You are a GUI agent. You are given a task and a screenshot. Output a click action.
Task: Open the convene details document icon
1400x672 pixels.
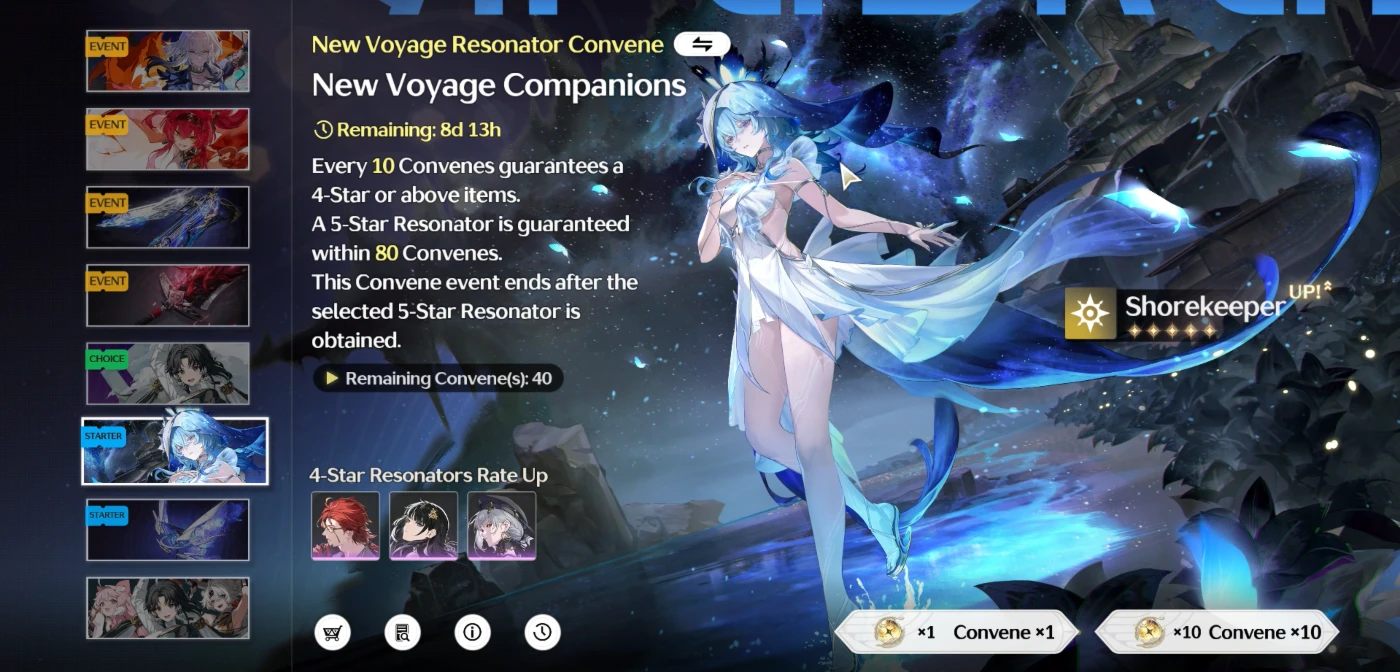click(x=402, y=632)
